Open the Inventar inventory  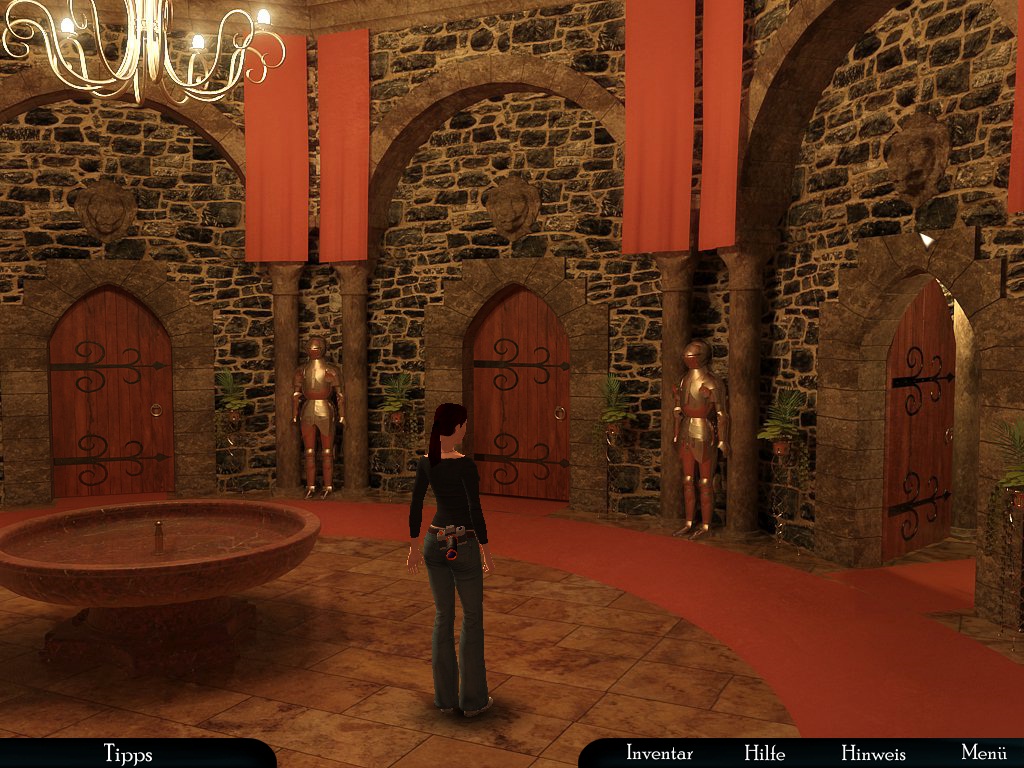(659, 753)
